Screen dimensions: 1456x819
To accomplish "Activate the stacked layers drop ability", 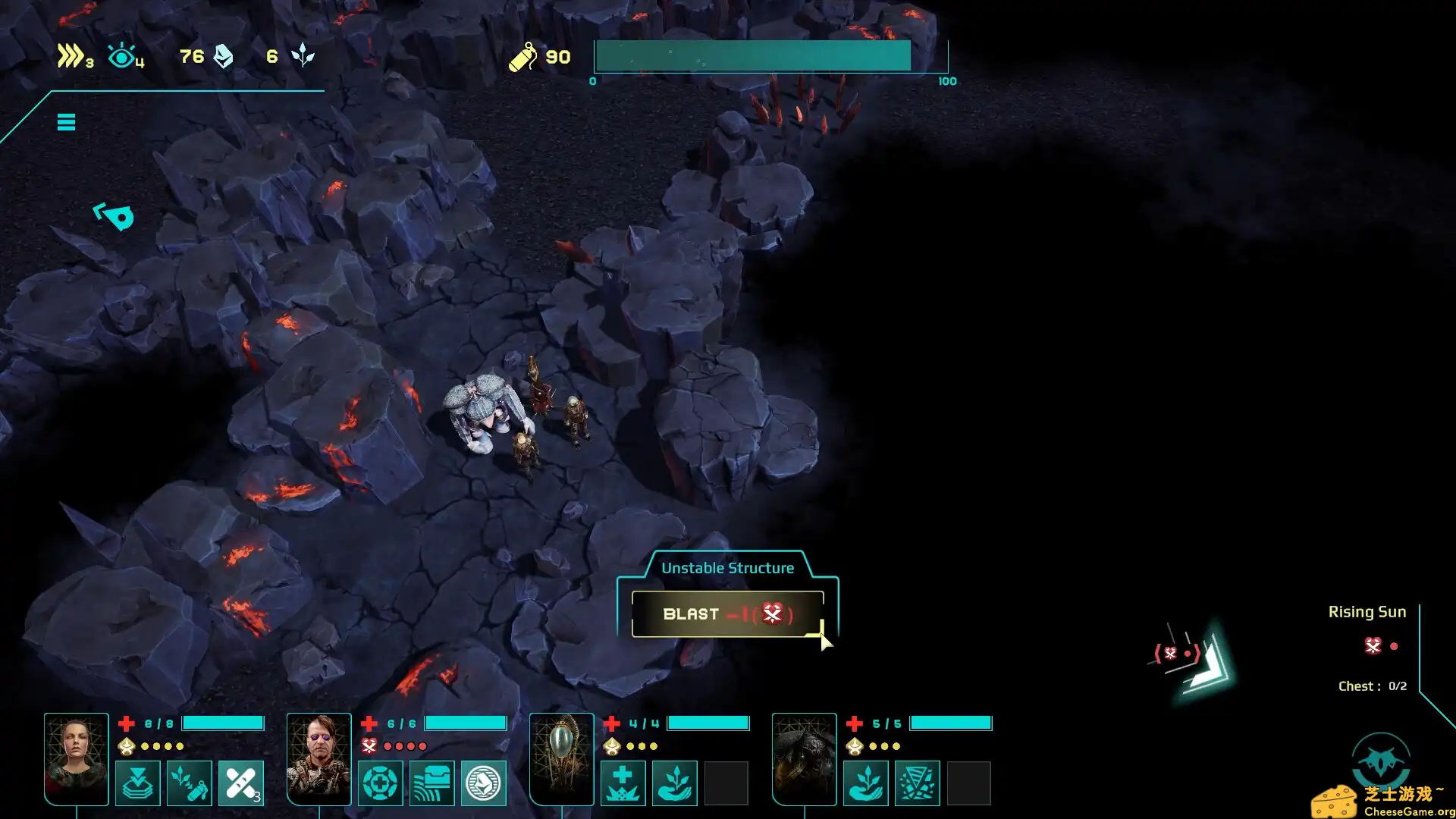I will pos(138,783).
